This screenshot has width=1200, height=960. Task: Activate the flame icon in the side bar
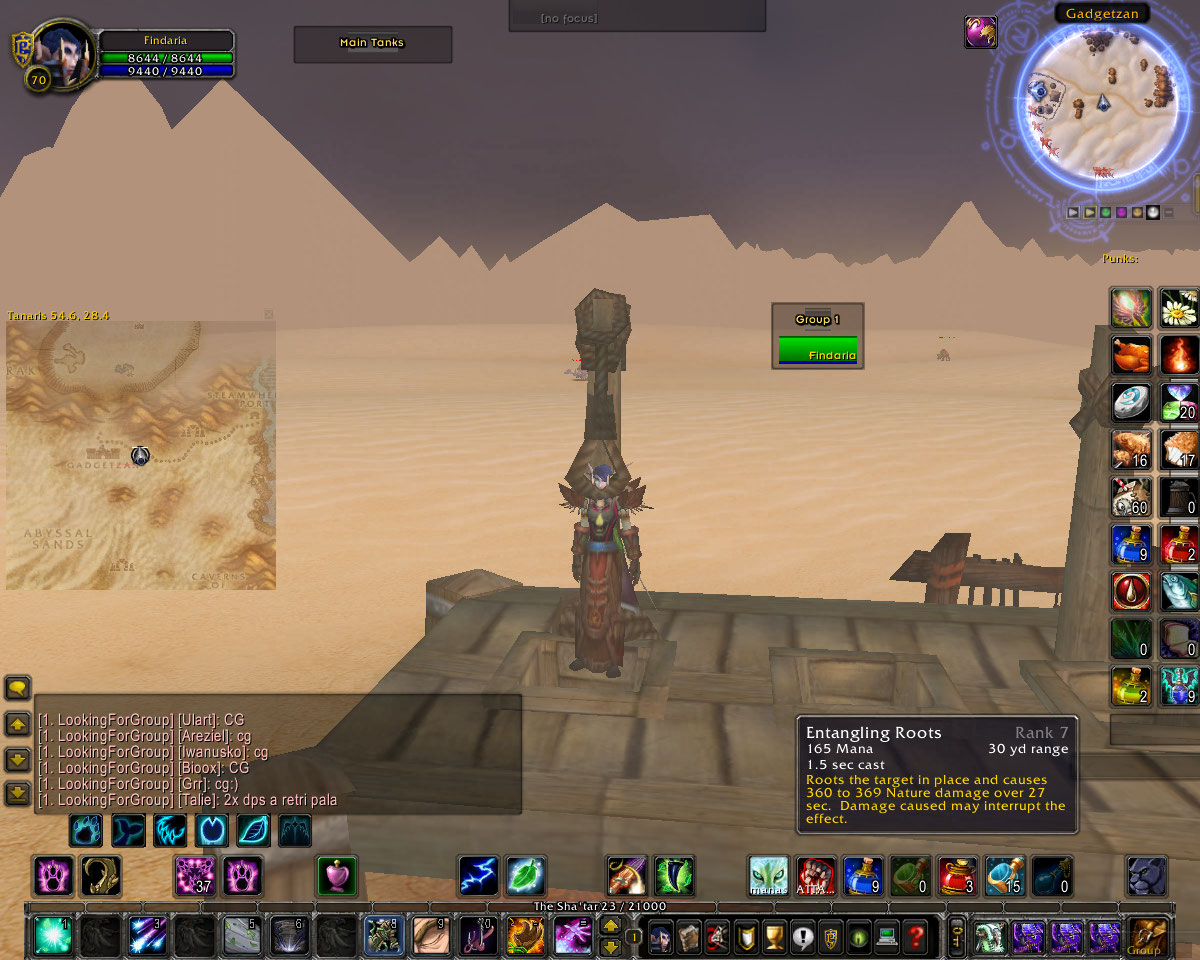point(1179,355)
